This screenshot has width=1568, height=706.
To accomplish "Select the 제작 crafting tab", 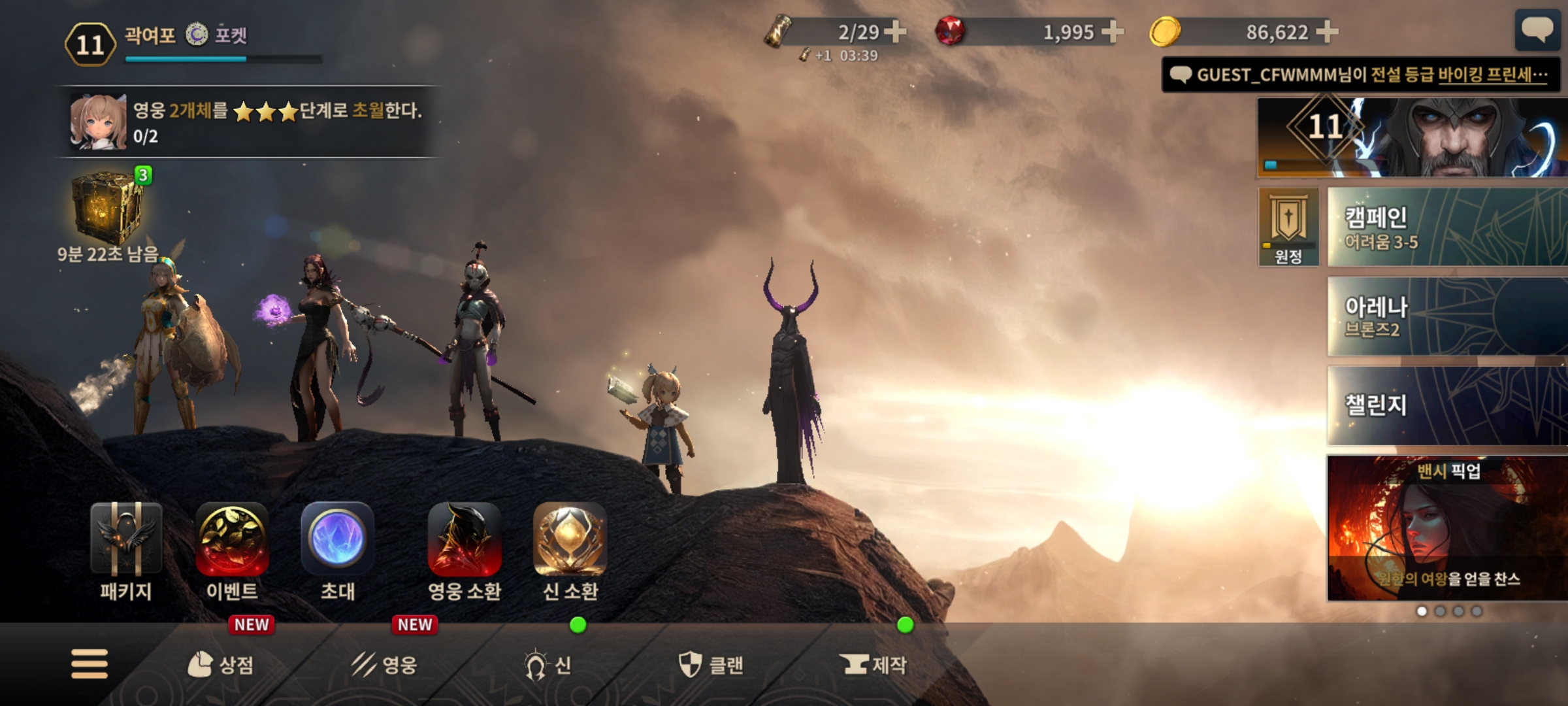I will tap(874, 665).
